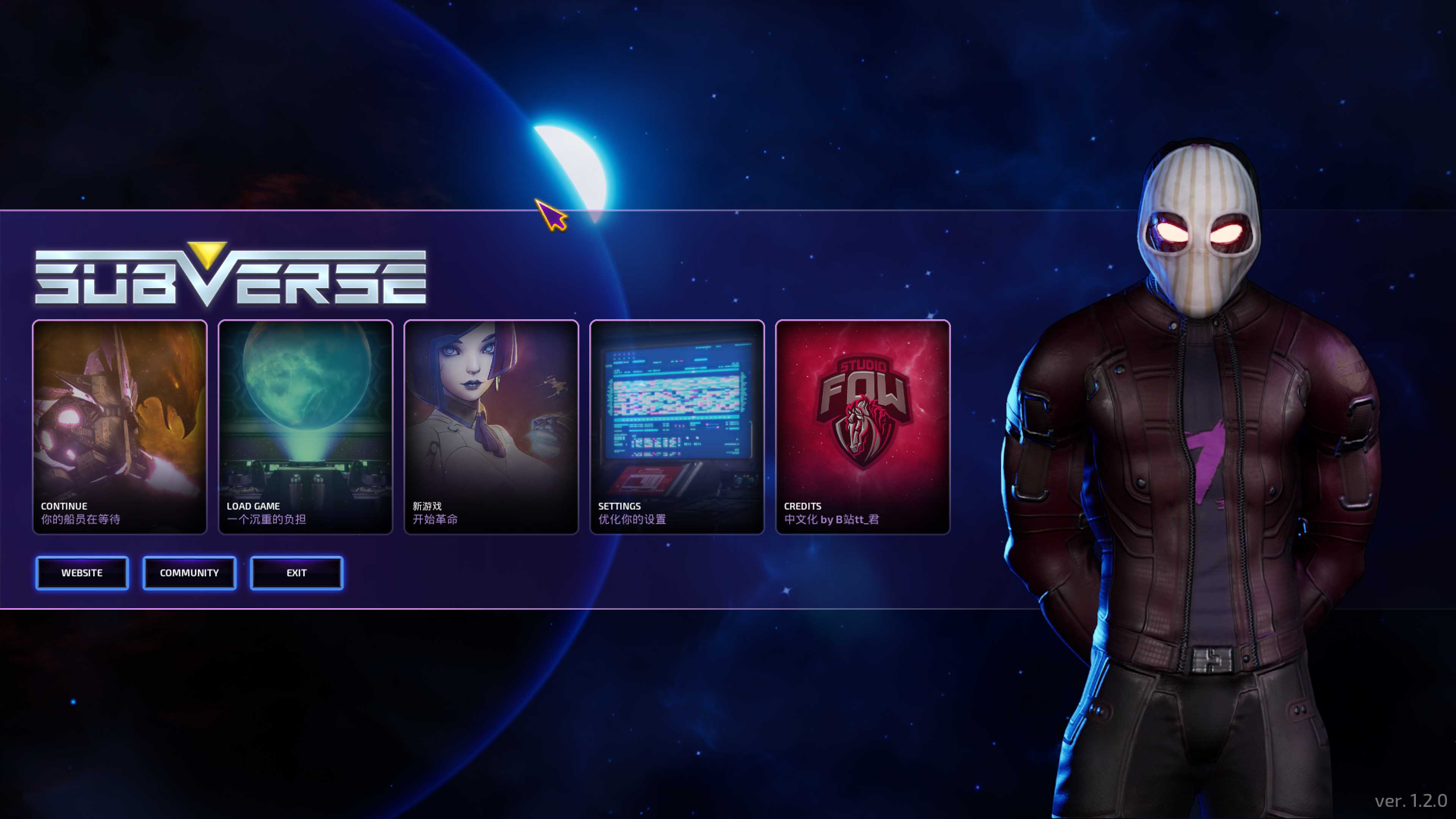The image size is (1456, 819).
Task: Click 优化你的设置 text under SETTINGS
Action: pos(631,519)
